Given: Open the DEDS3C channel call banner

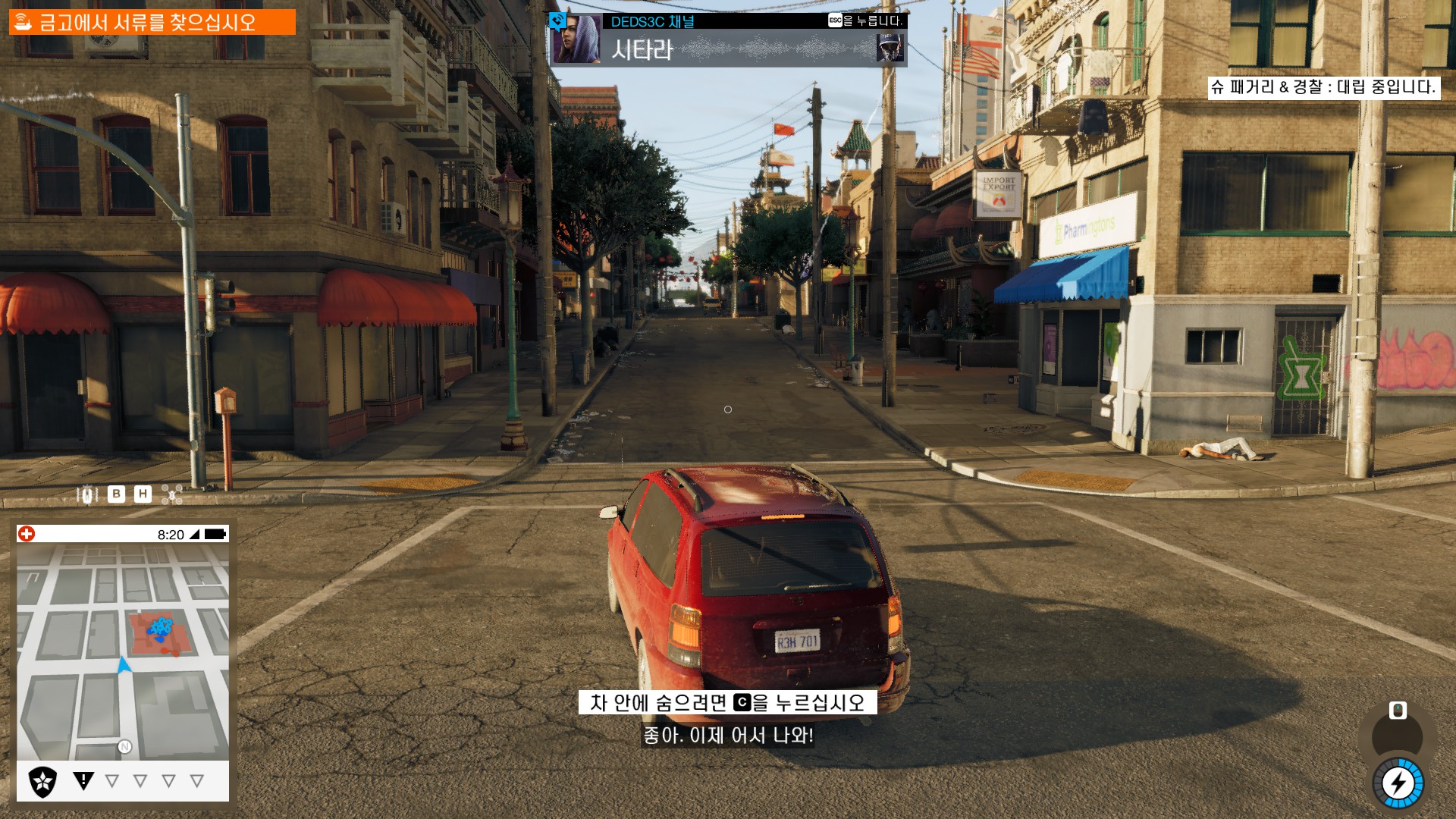Looking at the screenshot, I should (x=728, y=39).
